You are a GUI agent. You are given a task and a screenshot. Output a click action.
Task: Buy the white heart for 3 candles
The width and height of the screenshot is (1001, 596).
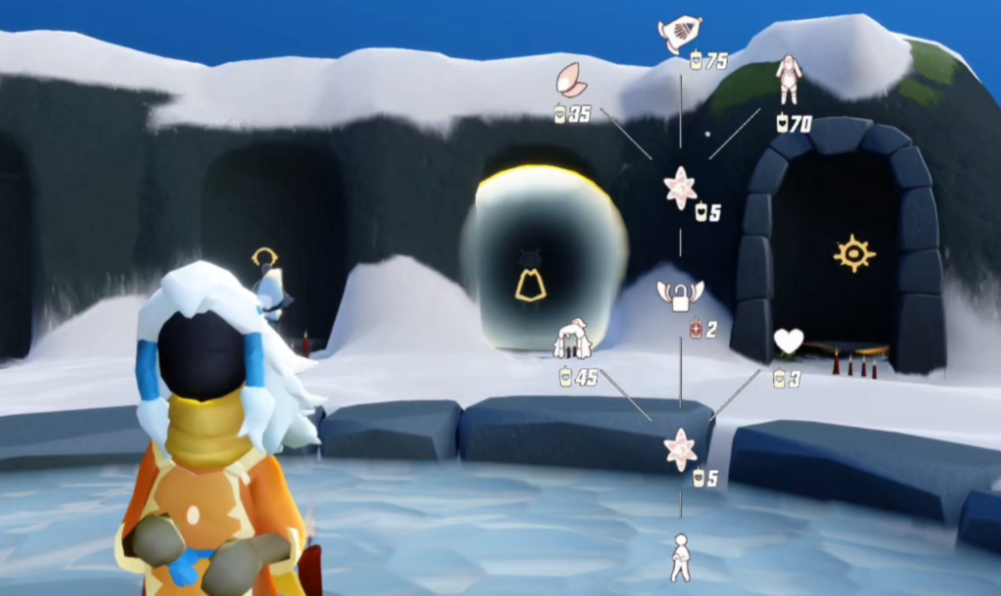[788, 342]
